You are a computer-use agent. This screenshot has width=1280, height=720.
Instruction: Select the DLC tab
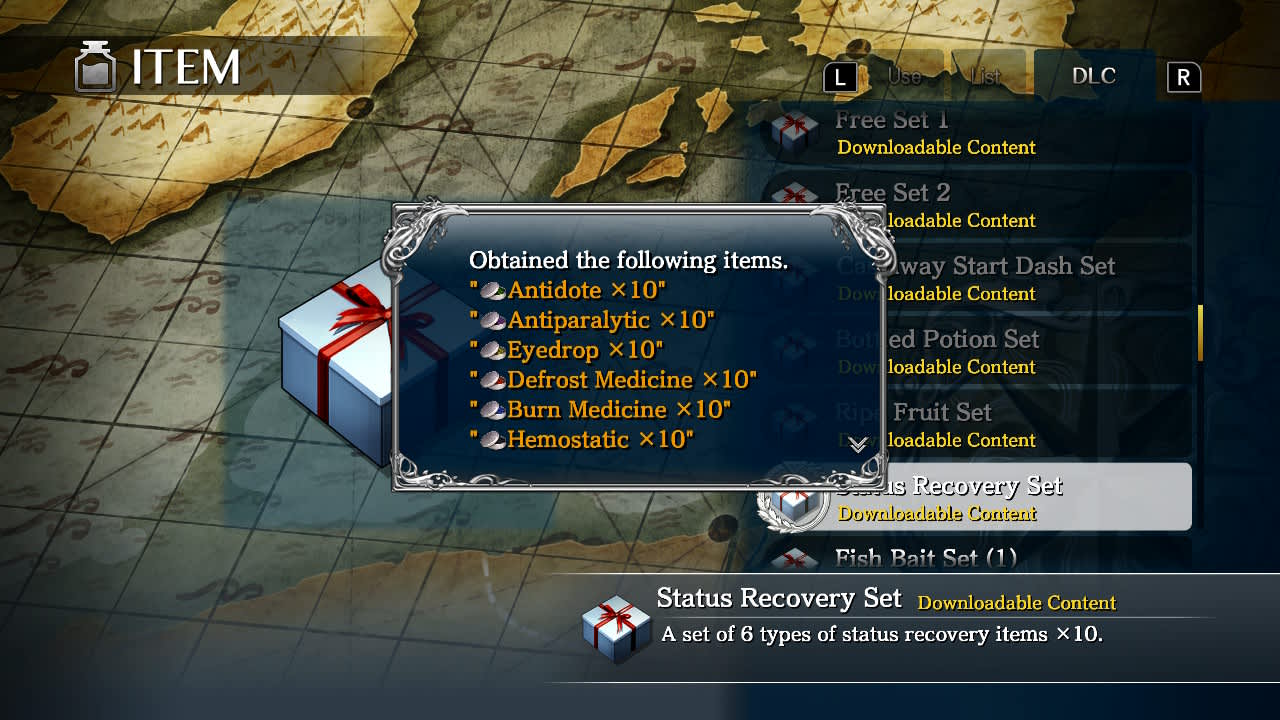1094,77
